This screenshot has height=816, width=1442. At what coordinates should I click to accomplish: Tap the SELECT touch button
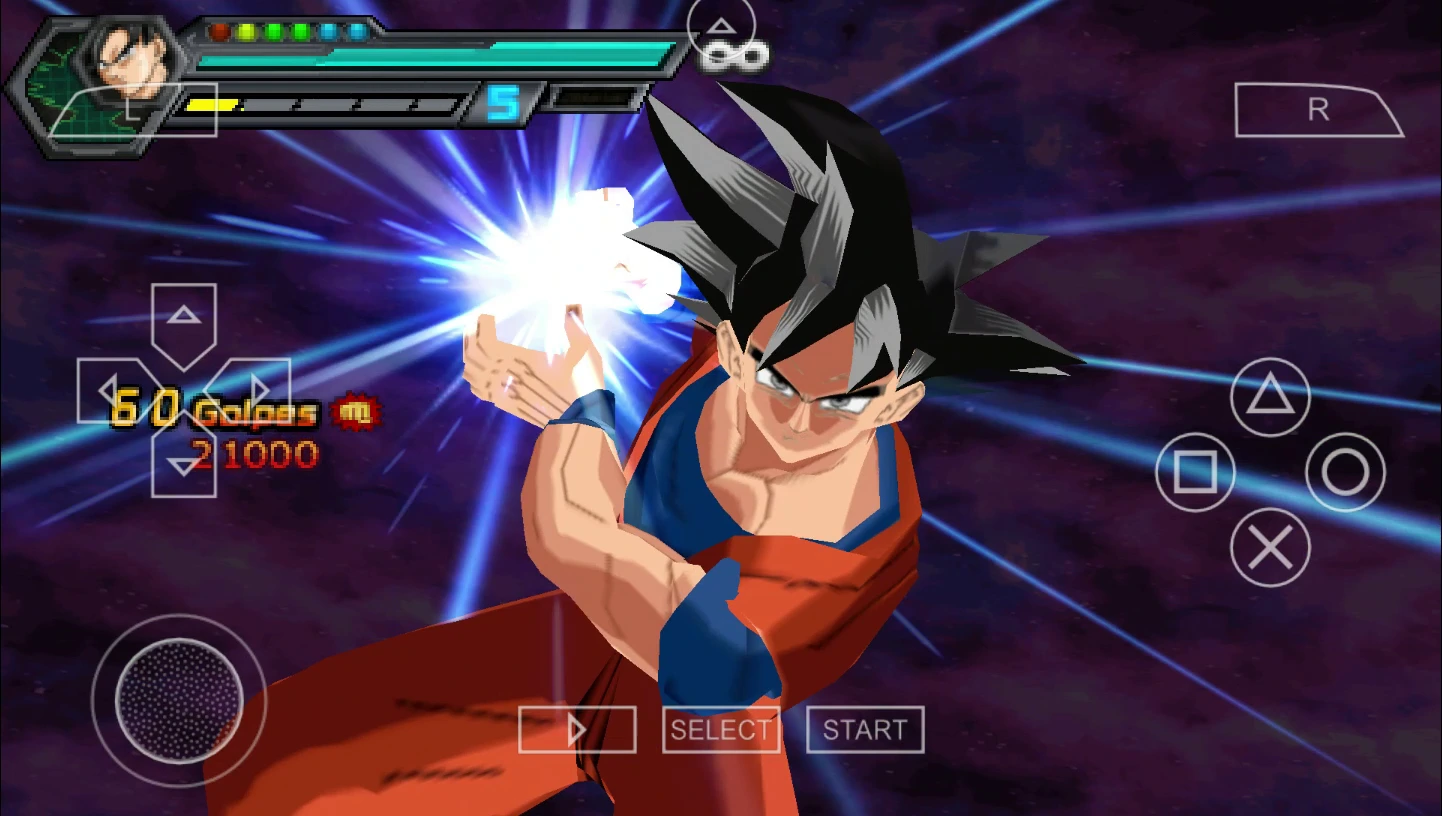tap(721, 730)
